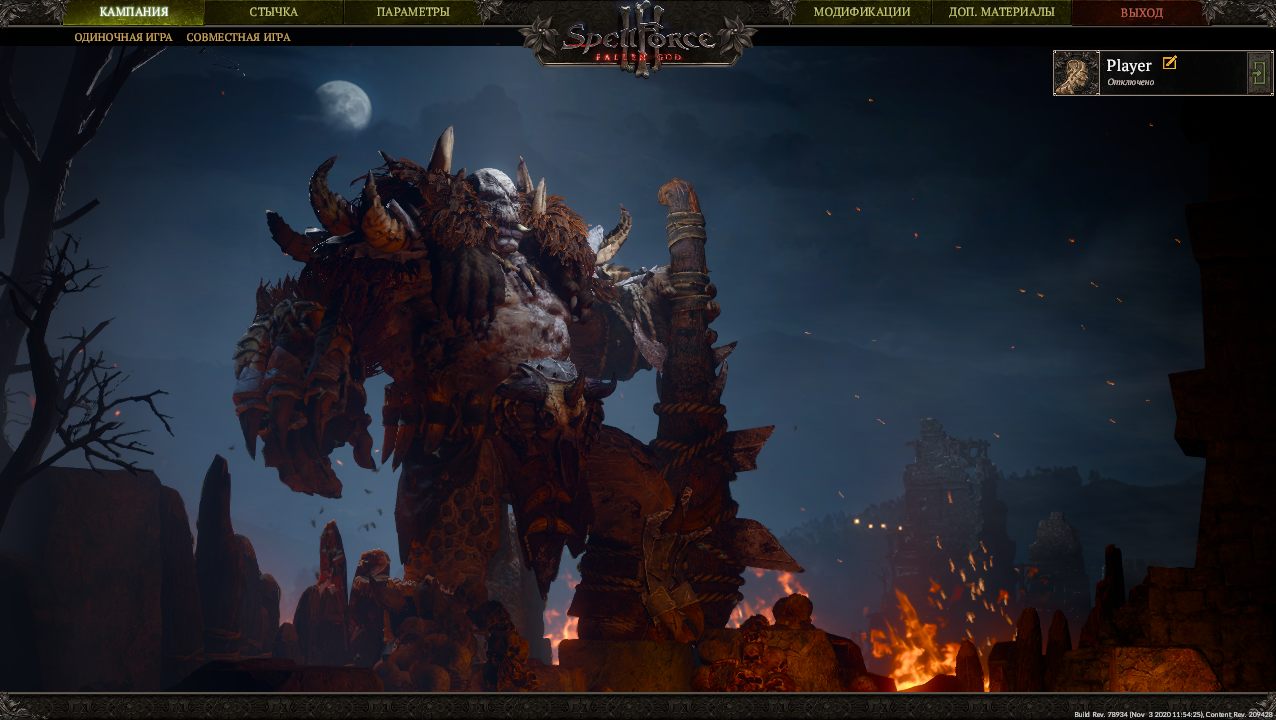Open the Модификации menu

861,13
